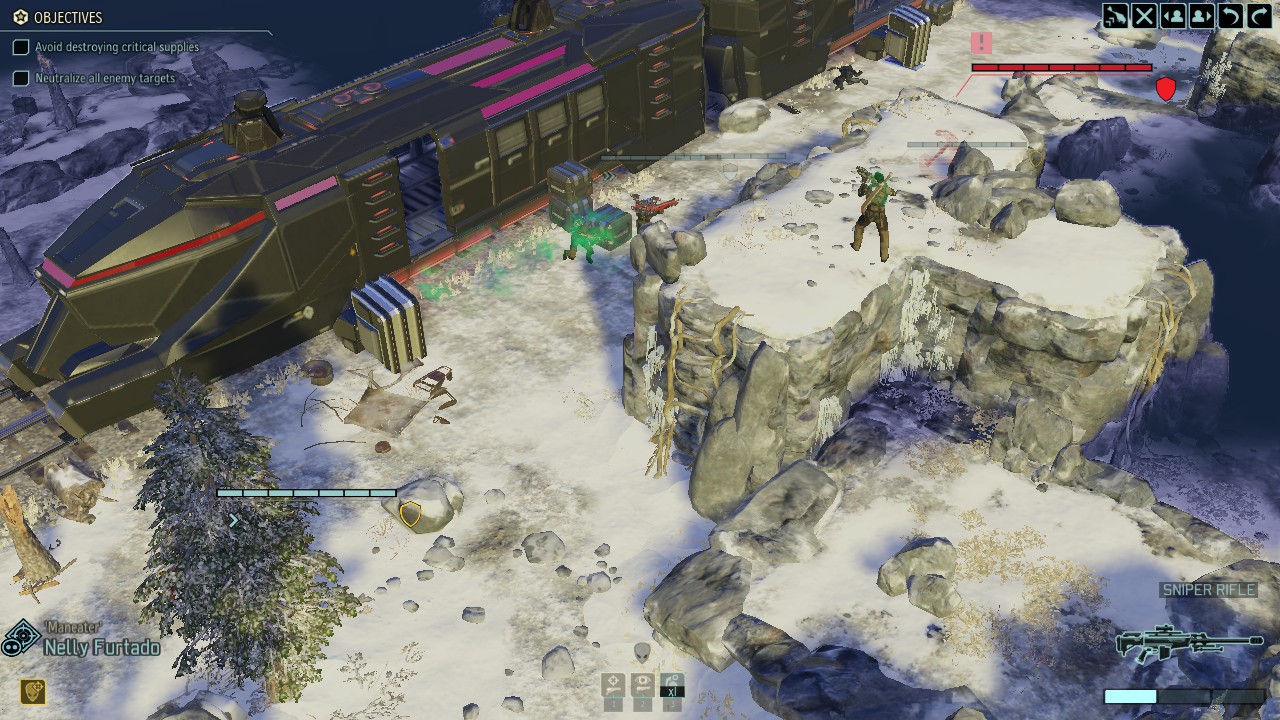
Task: Select the previous soldier
Action: (1173, 15)
